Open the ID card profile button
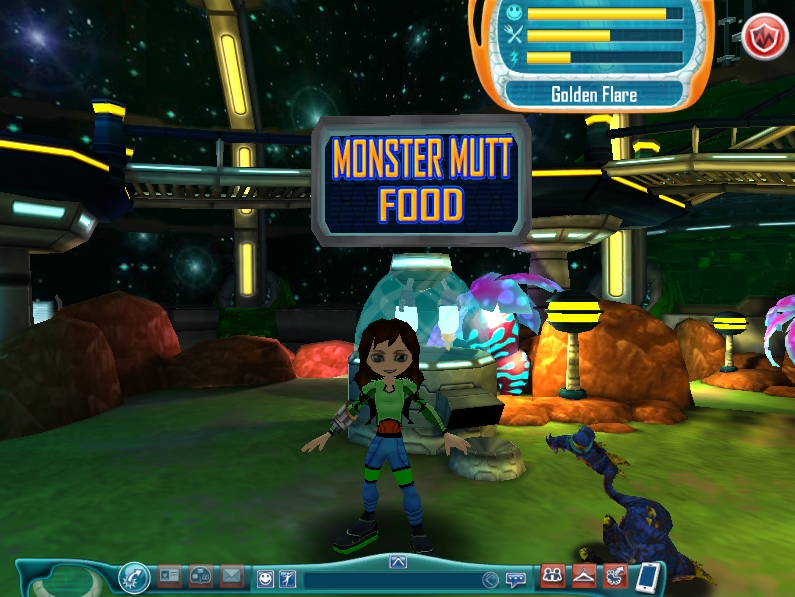Viewport: 795px width, 597px height. 170,576
